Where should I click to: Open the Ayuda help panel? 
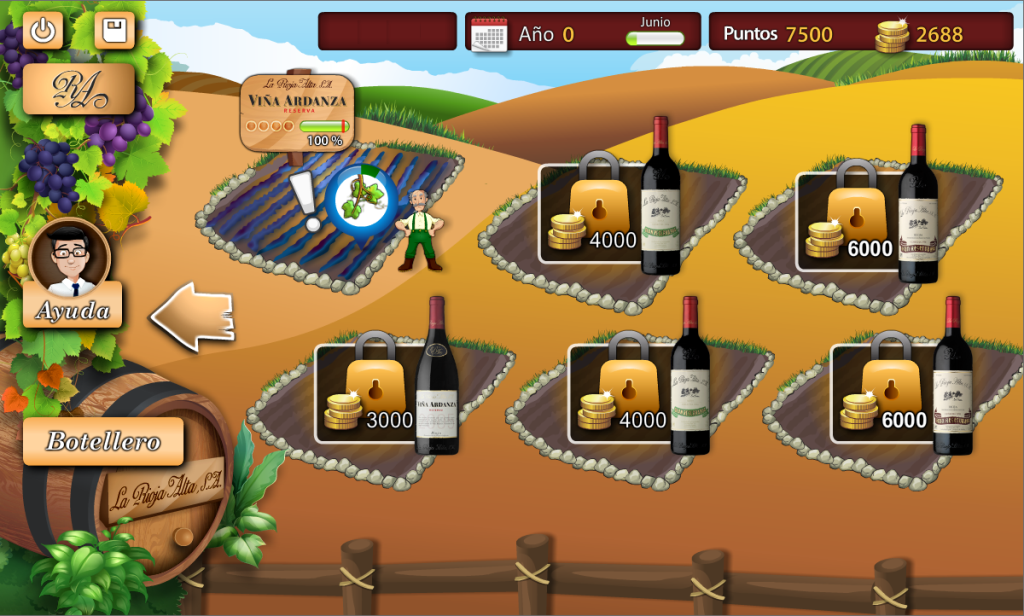coord(72,309)
